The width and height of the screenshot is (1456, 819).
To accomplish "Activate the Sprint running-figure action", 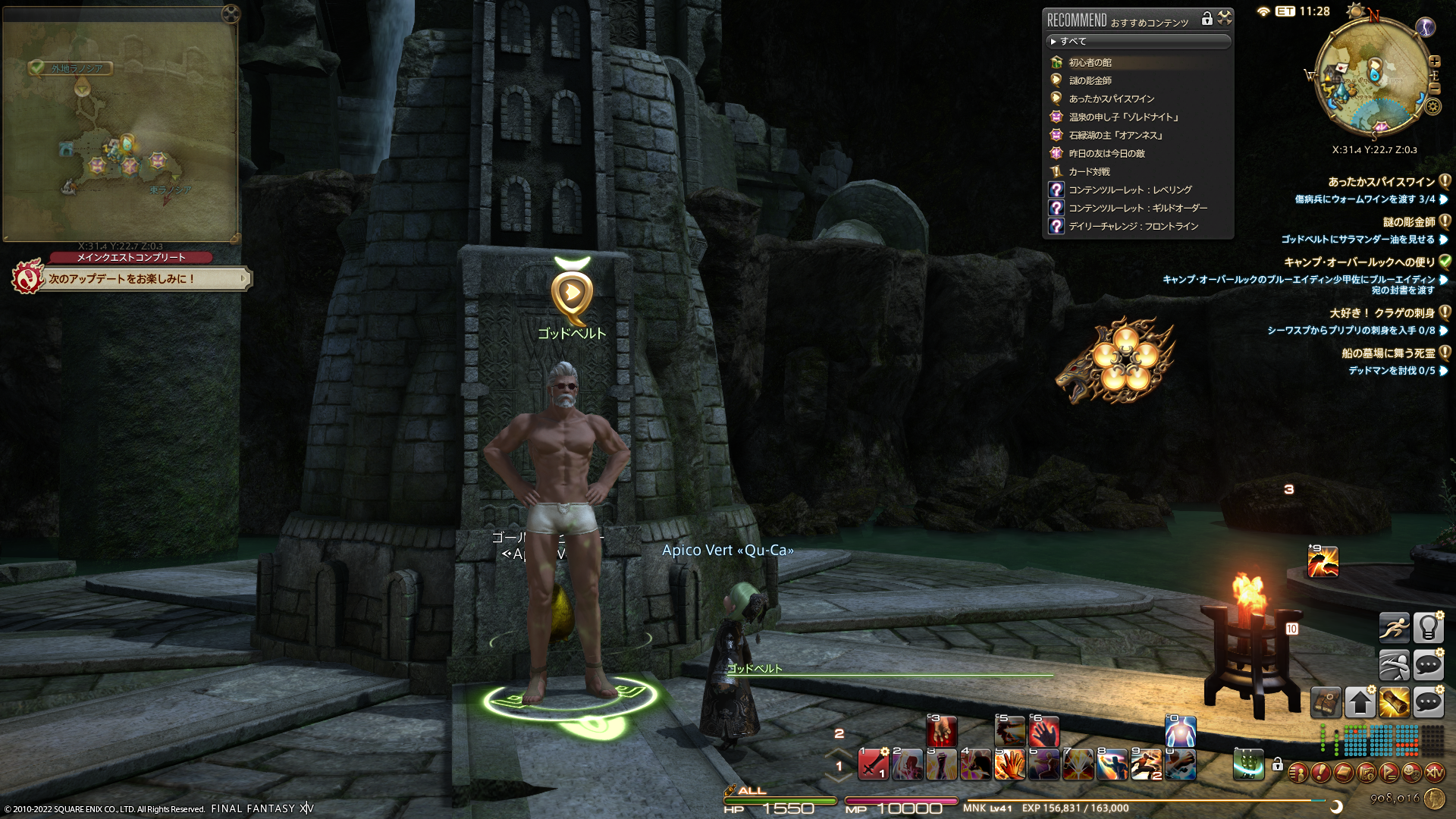I will tap(1394, 628).
